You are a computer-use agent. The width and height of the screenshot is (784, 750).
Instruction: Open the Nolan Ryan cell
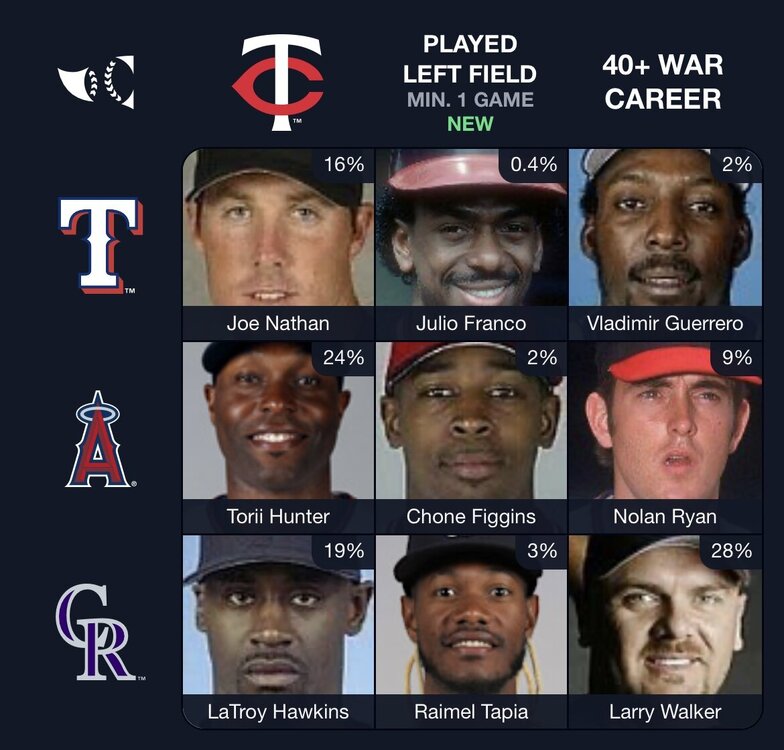(x=665, y=437)
